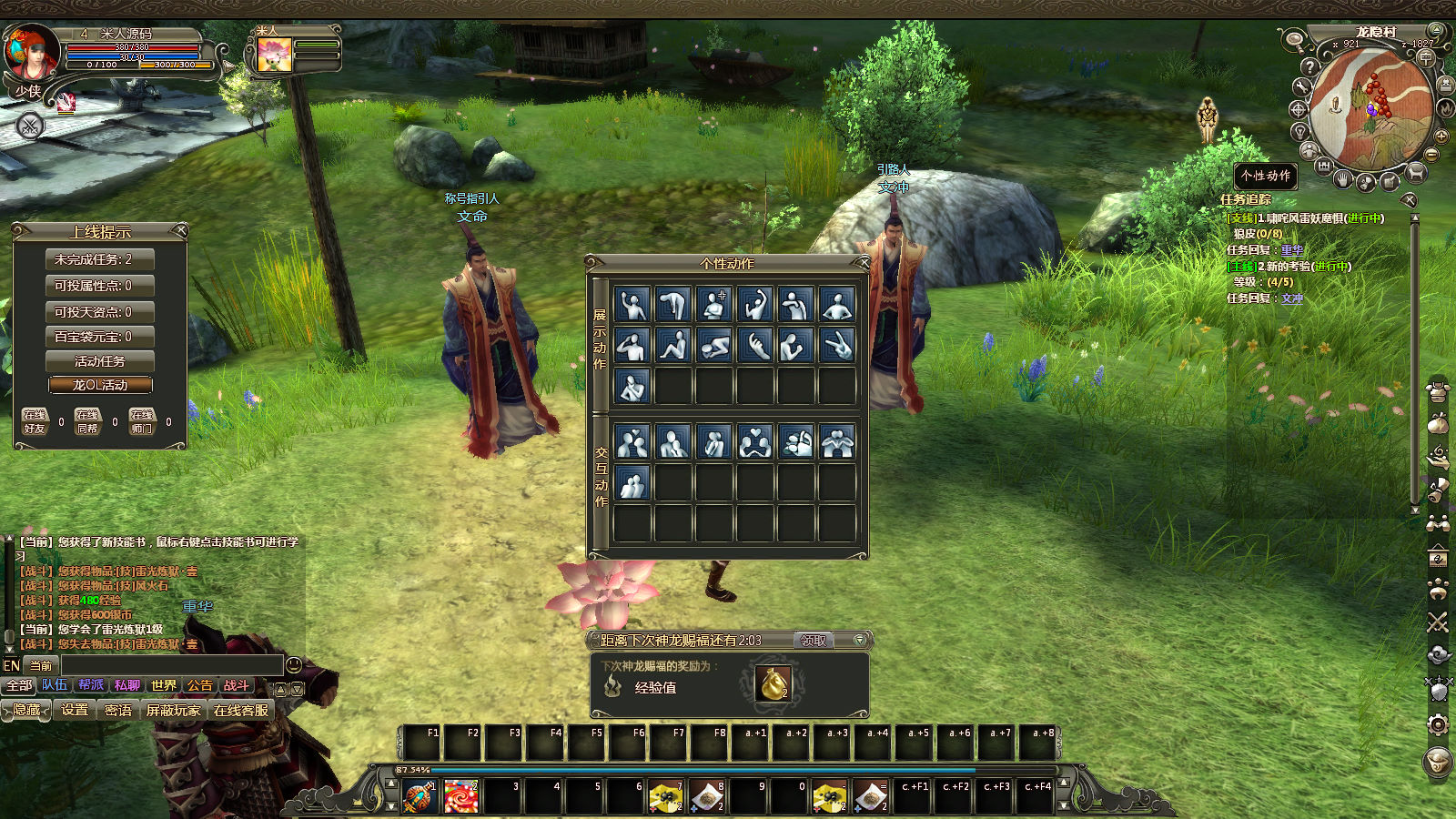
Task: Contact 在线客服 online support
Action: tap(241, 710)
